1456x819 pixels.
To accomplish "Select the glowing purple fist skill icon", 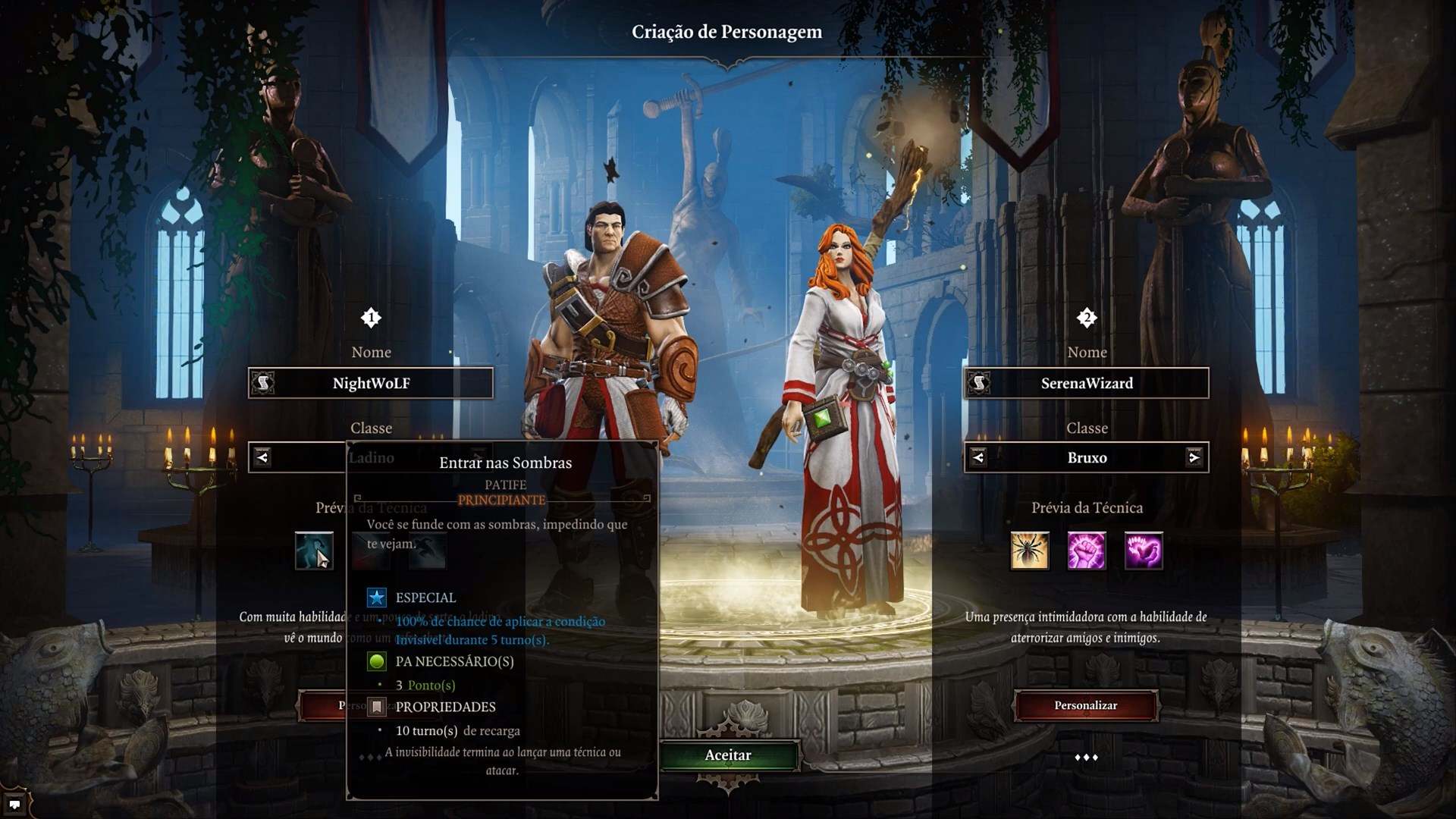I will click(x=1086, y=551).
